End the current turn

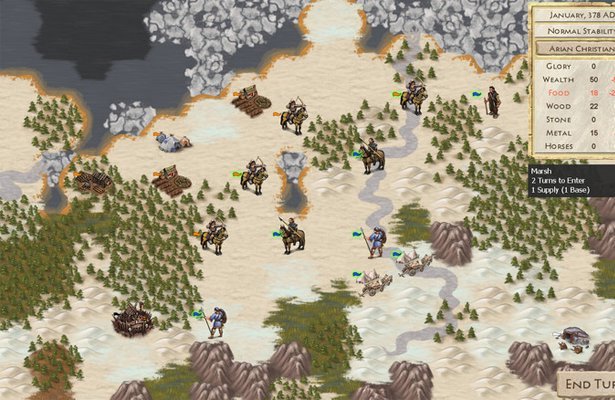pos(587,385)
